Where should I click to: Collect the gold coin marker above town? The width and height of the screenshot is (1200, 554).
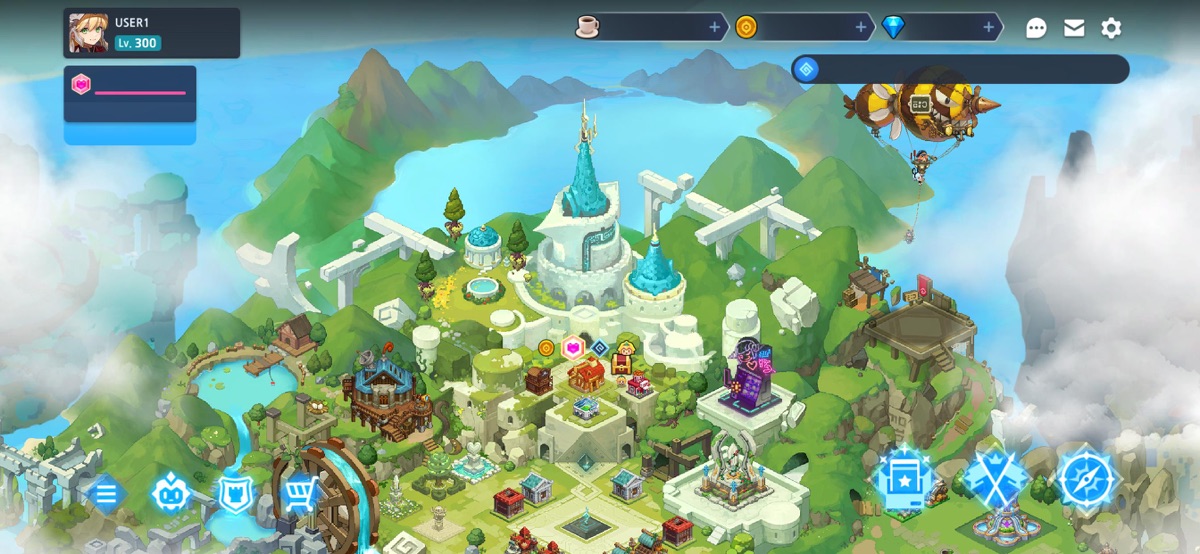(x=546, y=348)
